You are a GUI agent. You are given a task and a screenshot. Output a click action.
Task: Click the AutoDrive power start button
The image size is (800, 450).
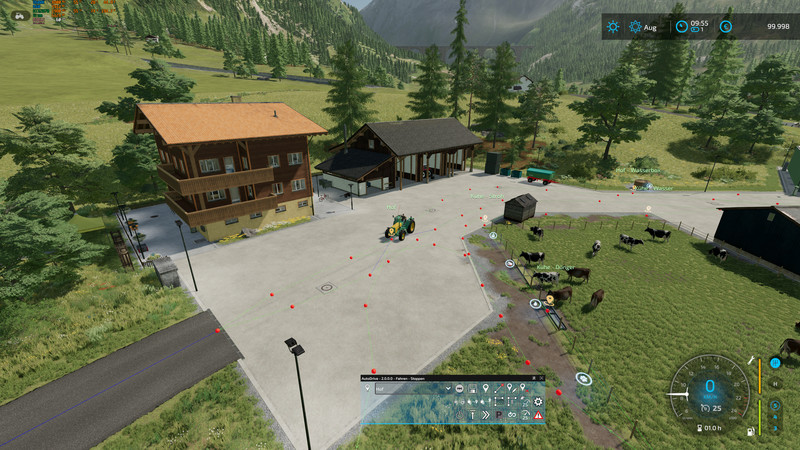coord(460,415)
